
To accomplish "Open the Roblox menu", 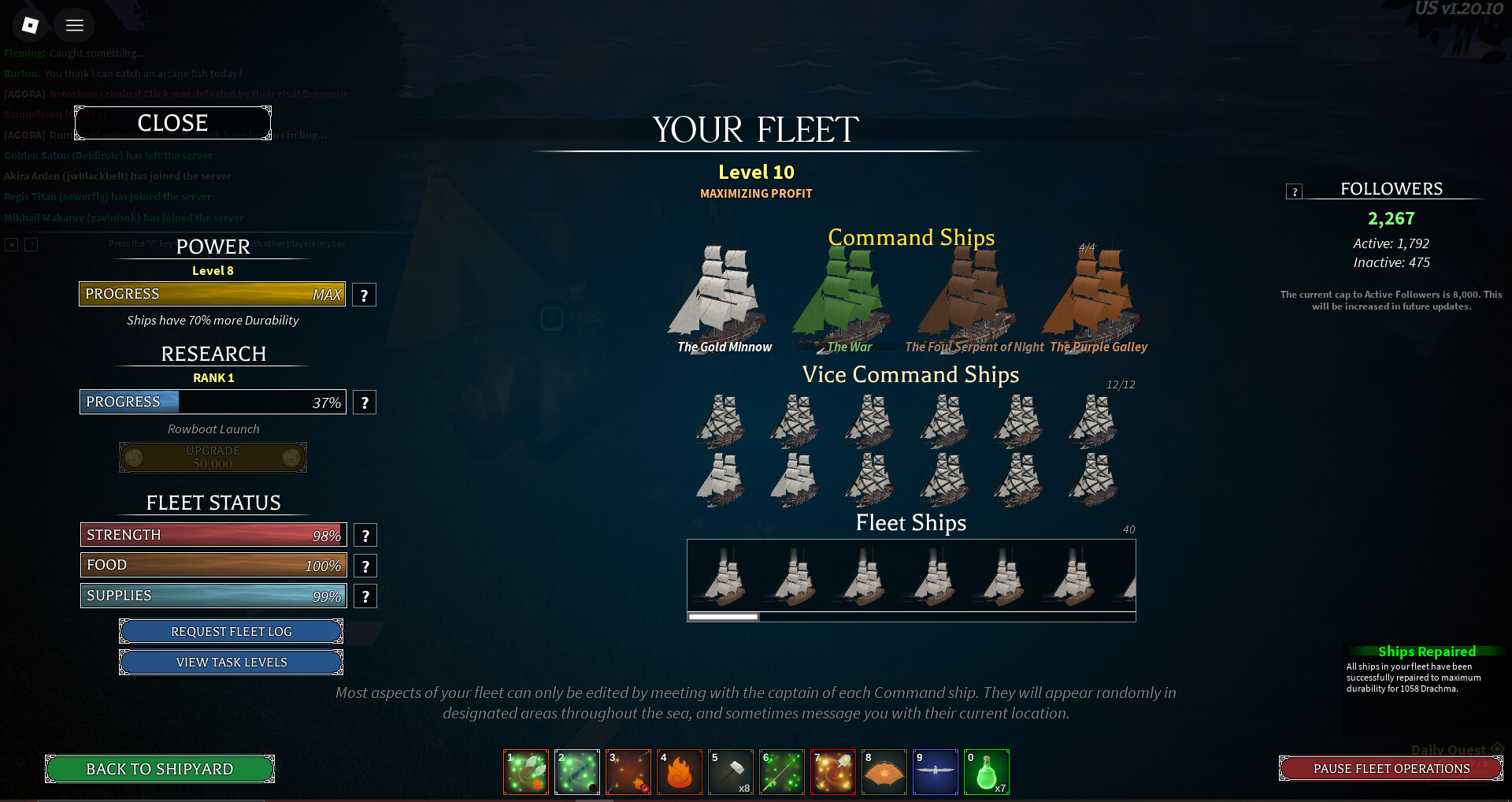I will [x=30, y=25].
